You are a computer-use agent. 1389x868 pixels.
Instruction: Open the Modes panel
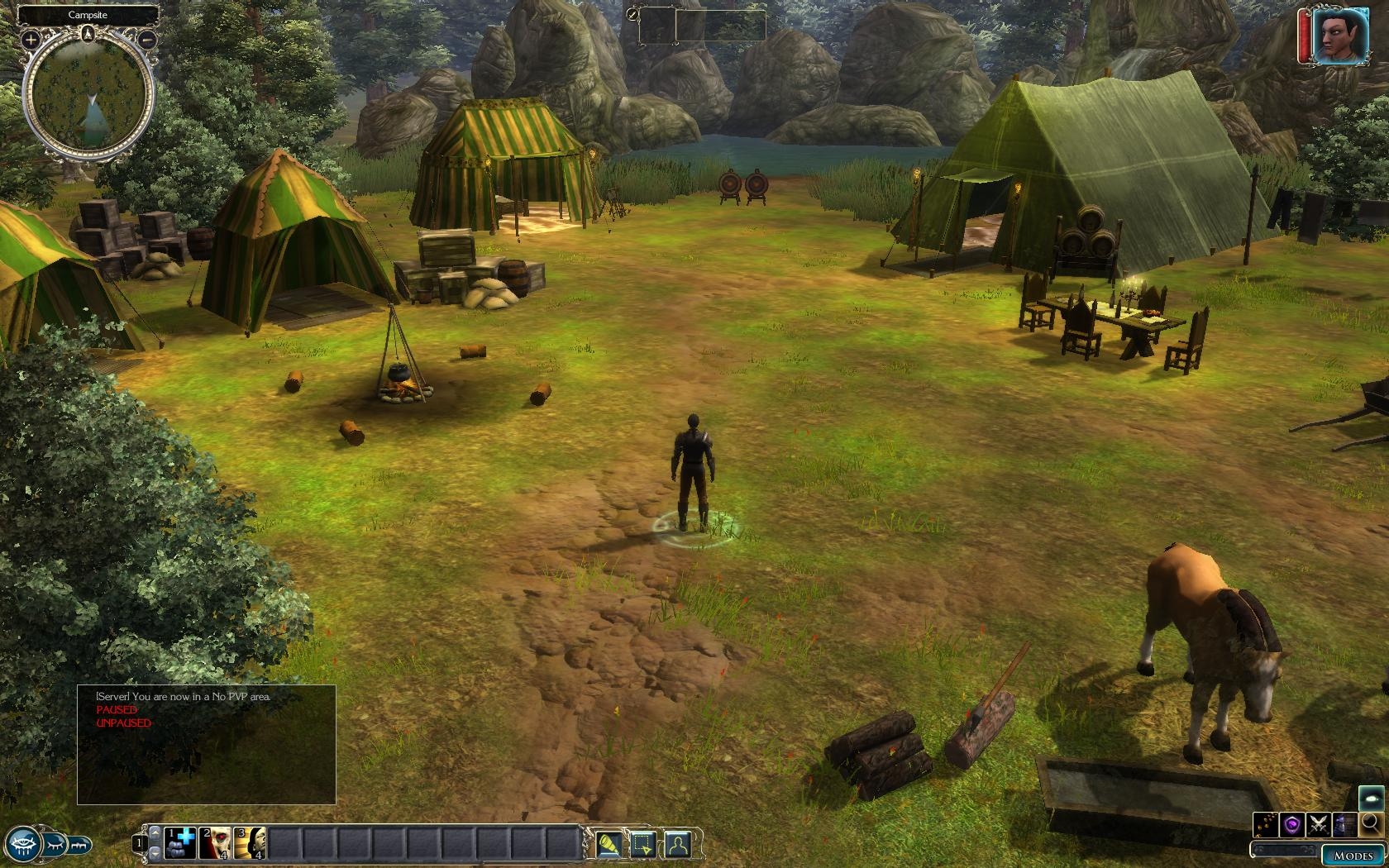coord(1353,856)
